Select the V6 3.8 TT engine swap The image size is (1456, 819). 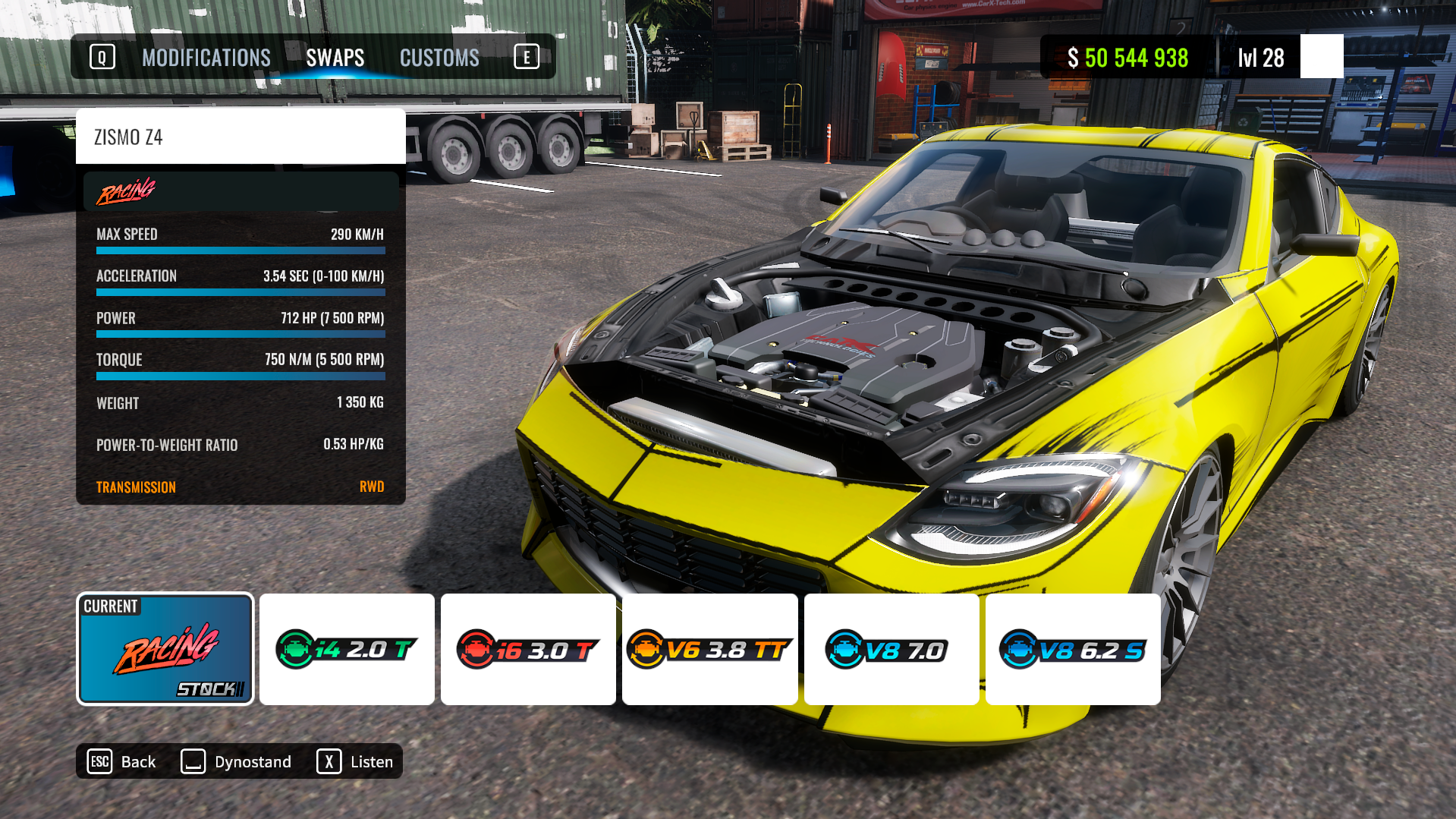click(x=709, y=649)
